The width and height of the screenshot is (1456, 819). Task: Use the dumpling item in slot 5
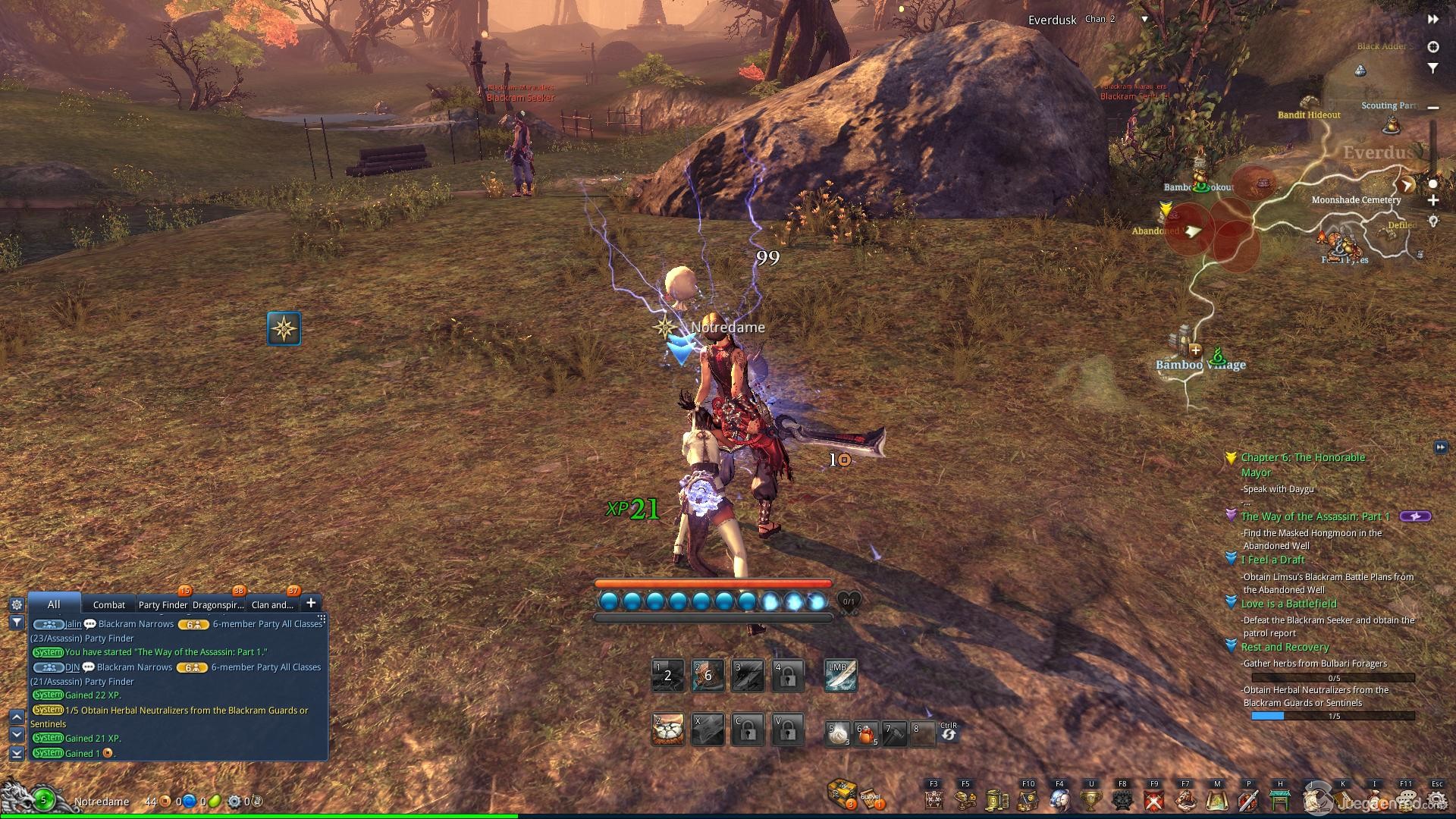838,734
